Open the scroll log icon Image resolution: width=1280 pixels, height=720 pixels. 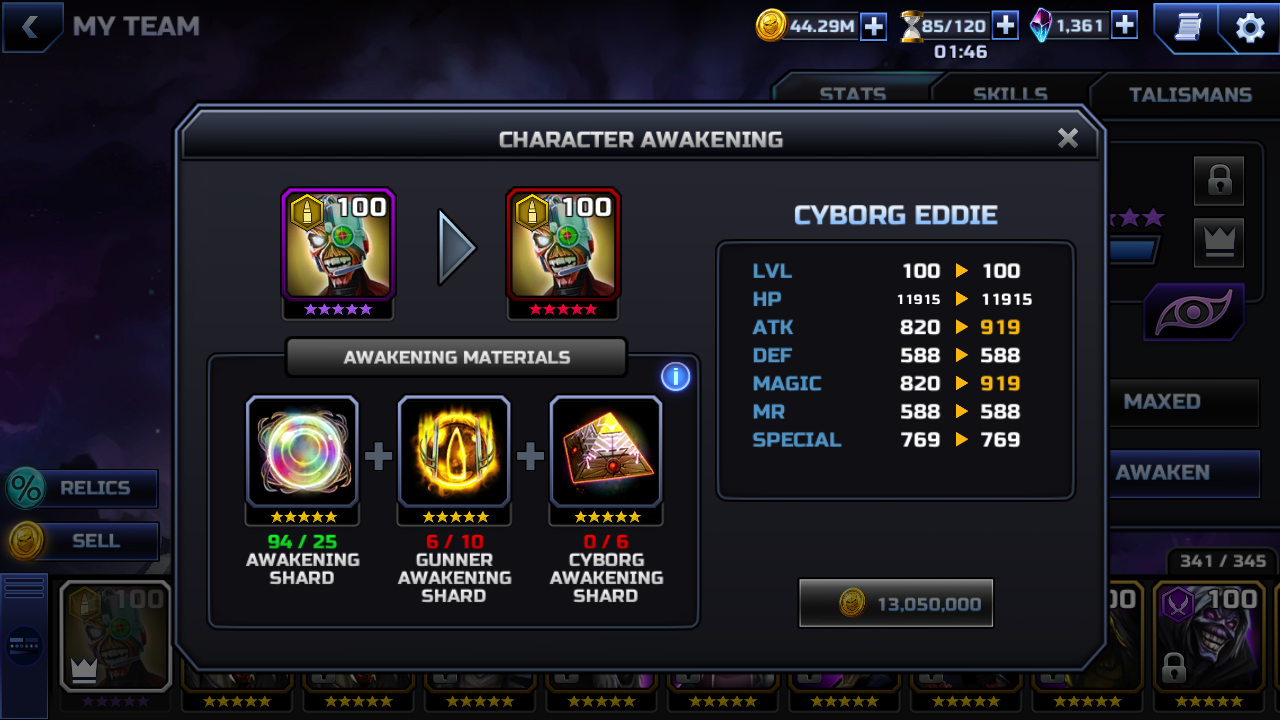pyautogui.click(x=1187, y=28)
